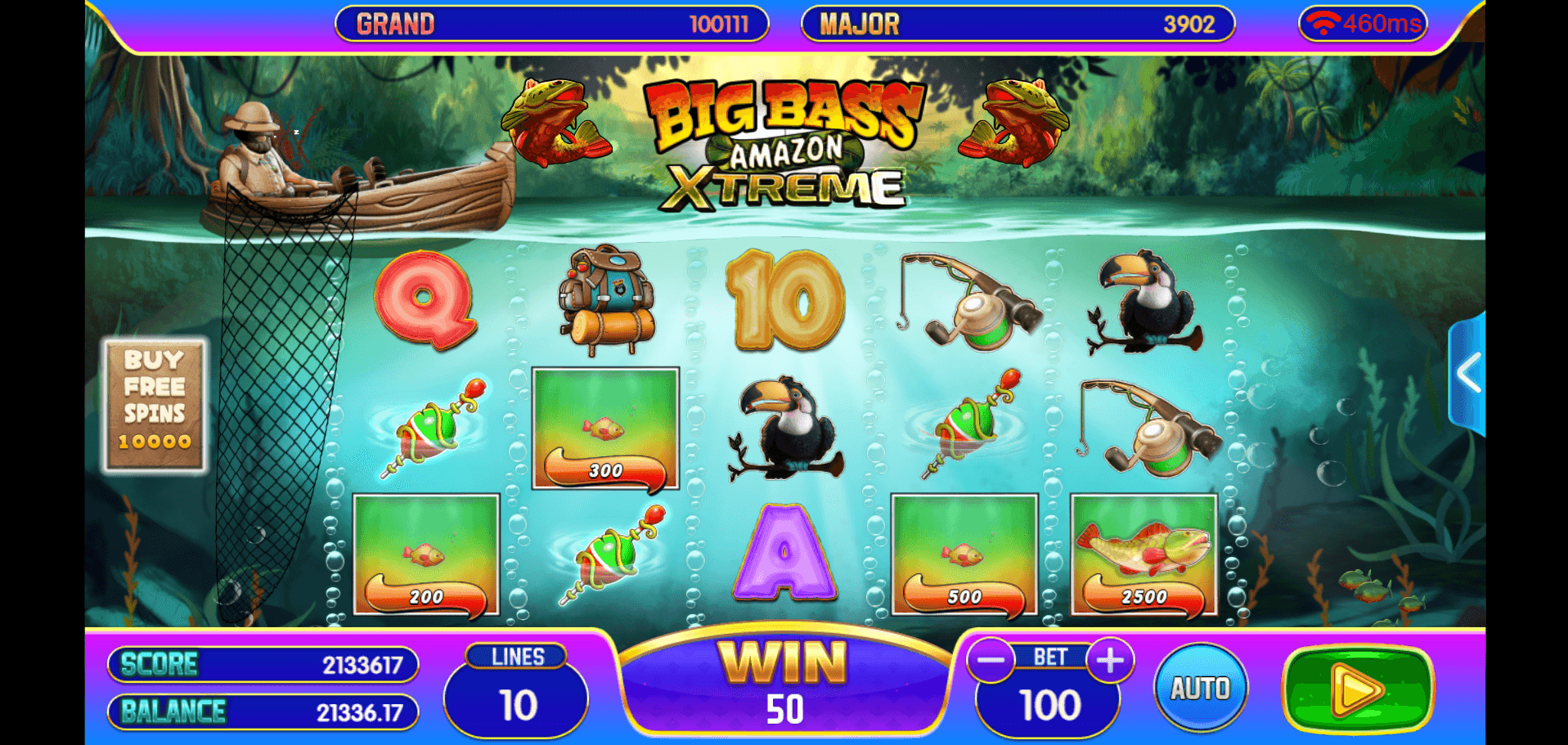Click the SCORE readout field
This screenshot has width=1568, height=745.
pyautogui.click(x=262, y=664)
